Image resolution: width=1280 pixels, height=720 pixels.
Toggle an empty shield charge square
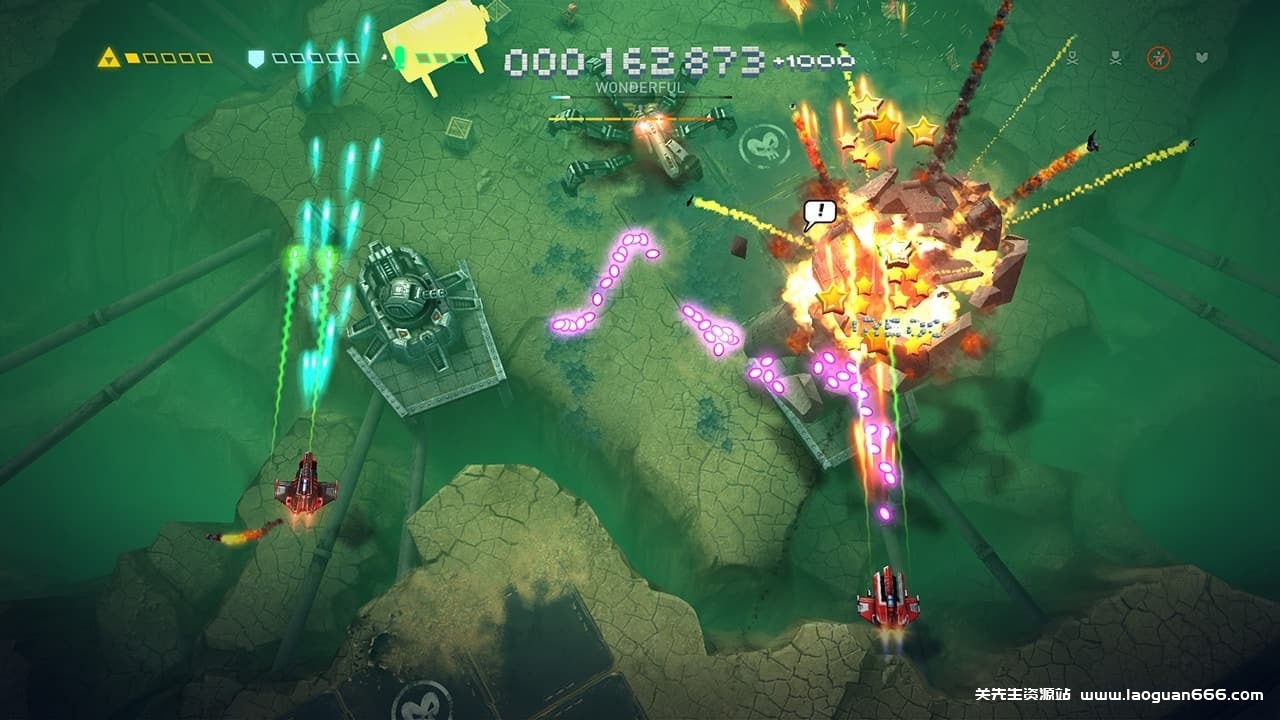tap(281, 57)
